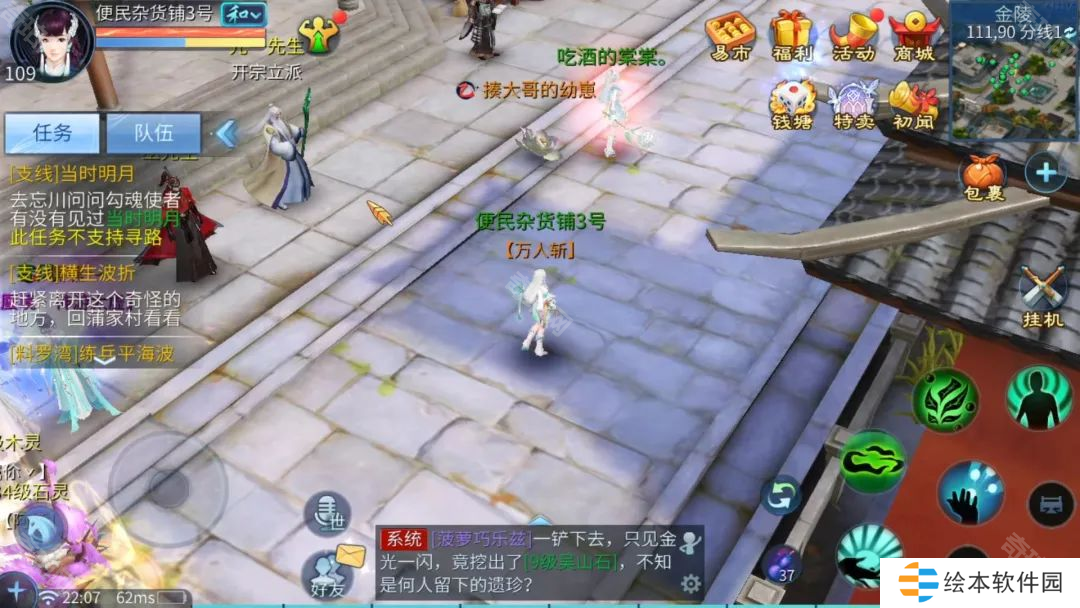Open the 钱塘 dice icon
1080x608 pixels.
coord(792,104)
